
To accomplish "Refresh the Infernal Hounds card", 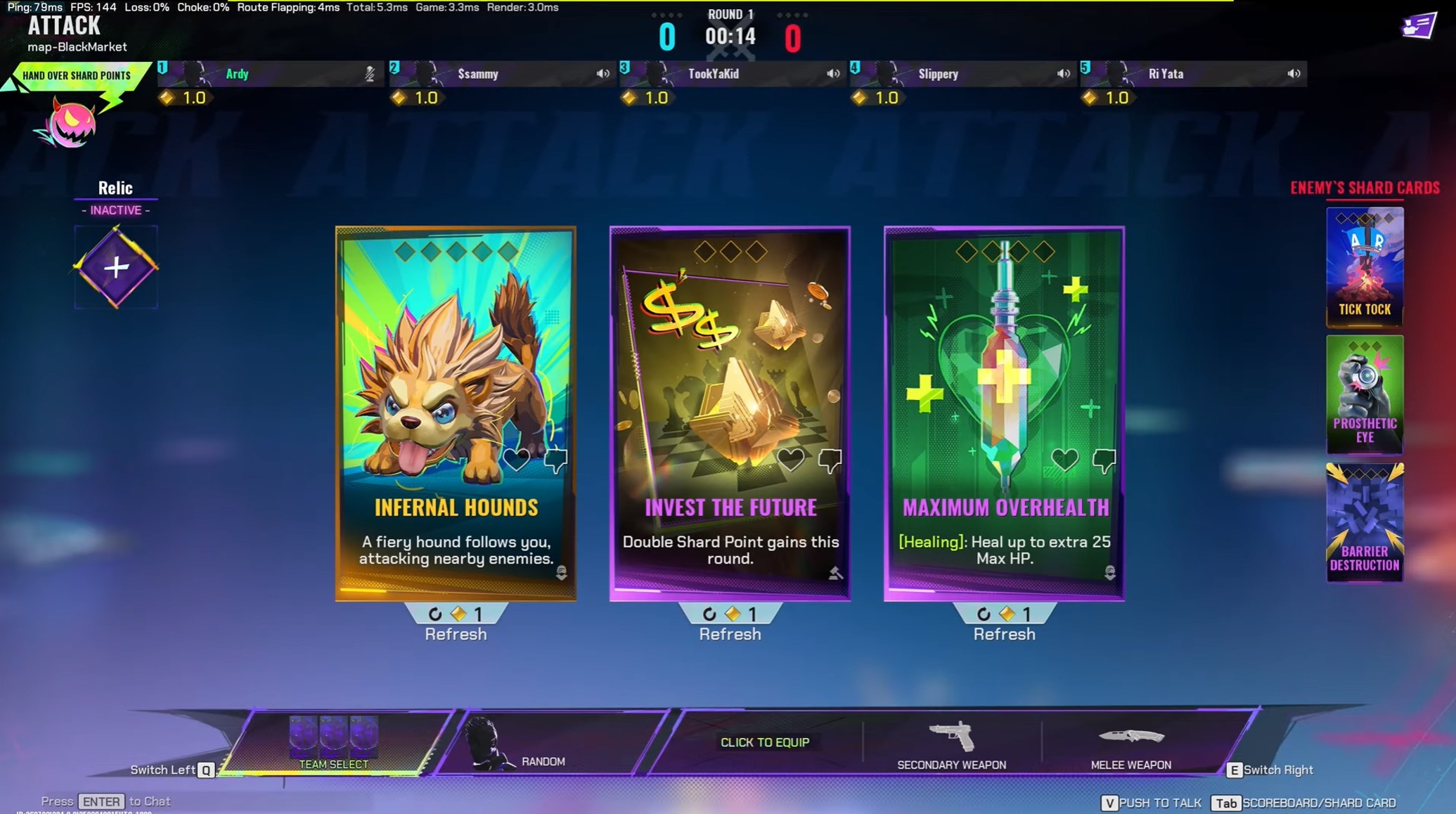I will point(456,624).
